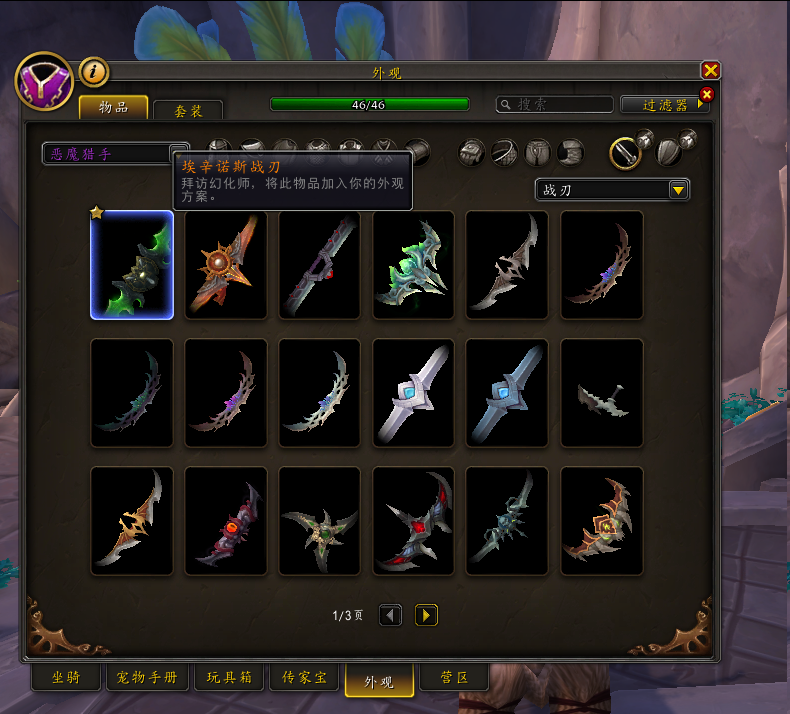Open the 营区 campsites tab
The height and width of the screenshot is (714, 790).
point(454,678)
